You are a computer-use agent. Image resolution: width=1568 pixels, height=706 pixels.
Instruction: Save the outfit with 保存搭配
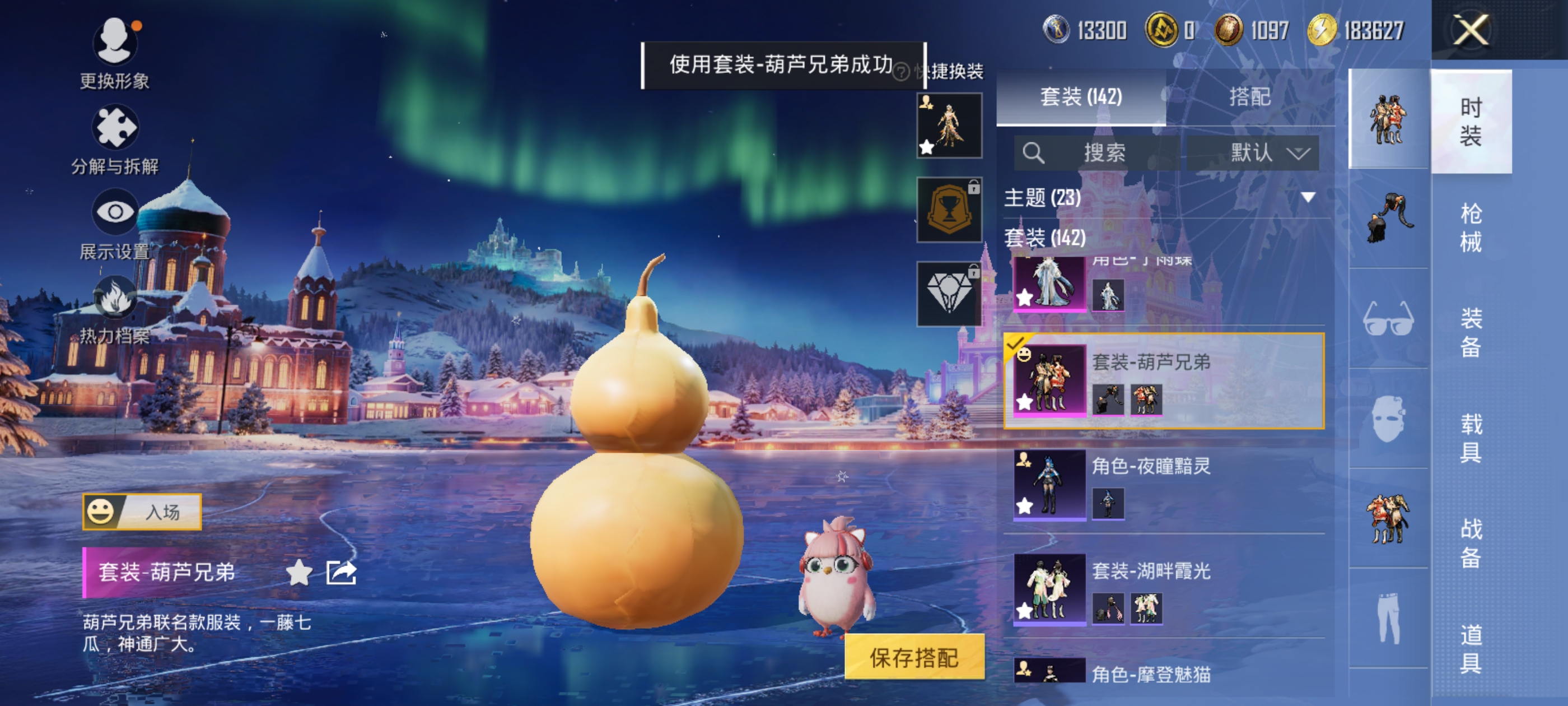click(914, 657)
